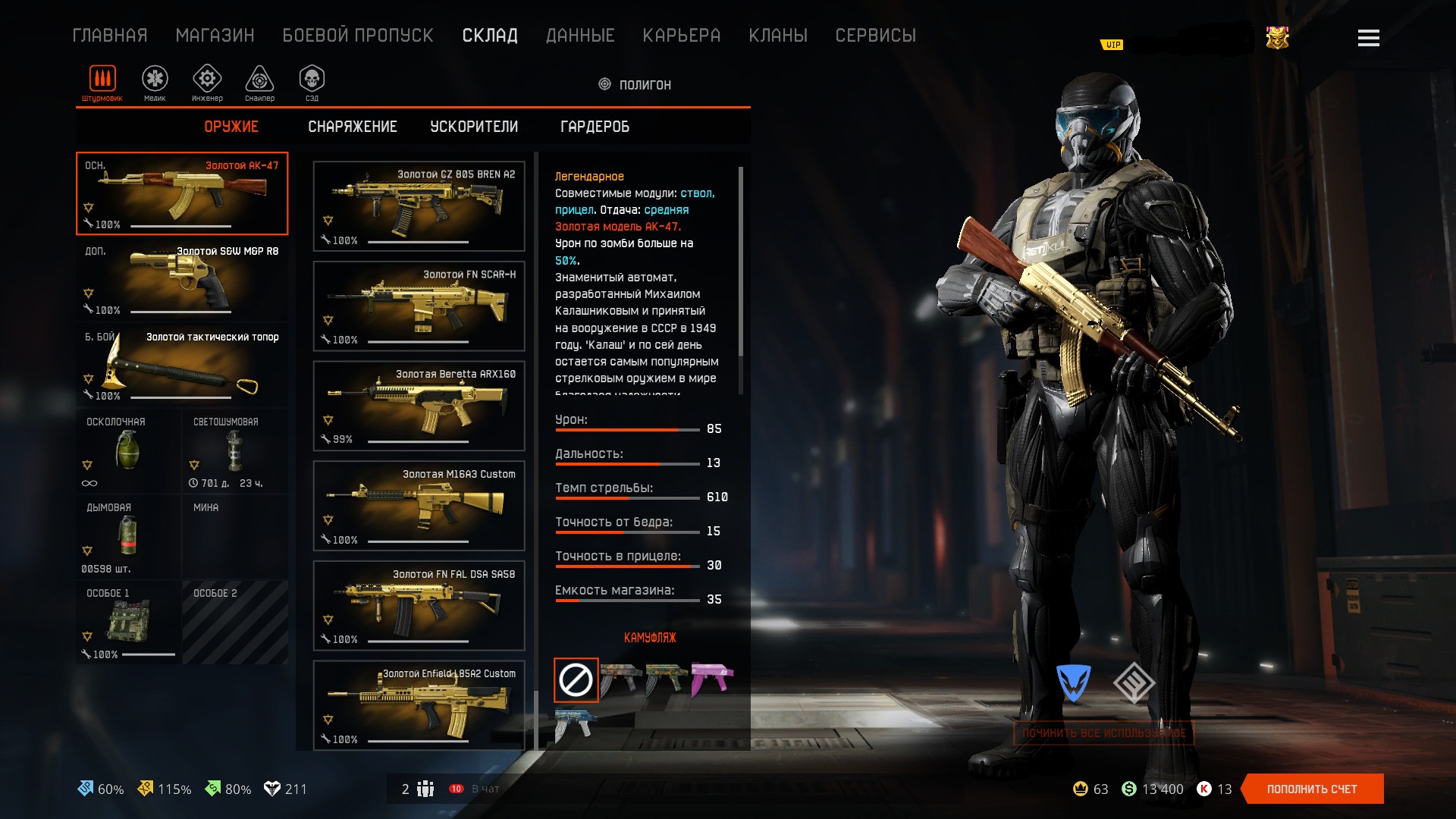1456x819 pixels.
Task: Select the Золотой S&W M&P R8 sidearm slot
Action: (x=182, y=279)
